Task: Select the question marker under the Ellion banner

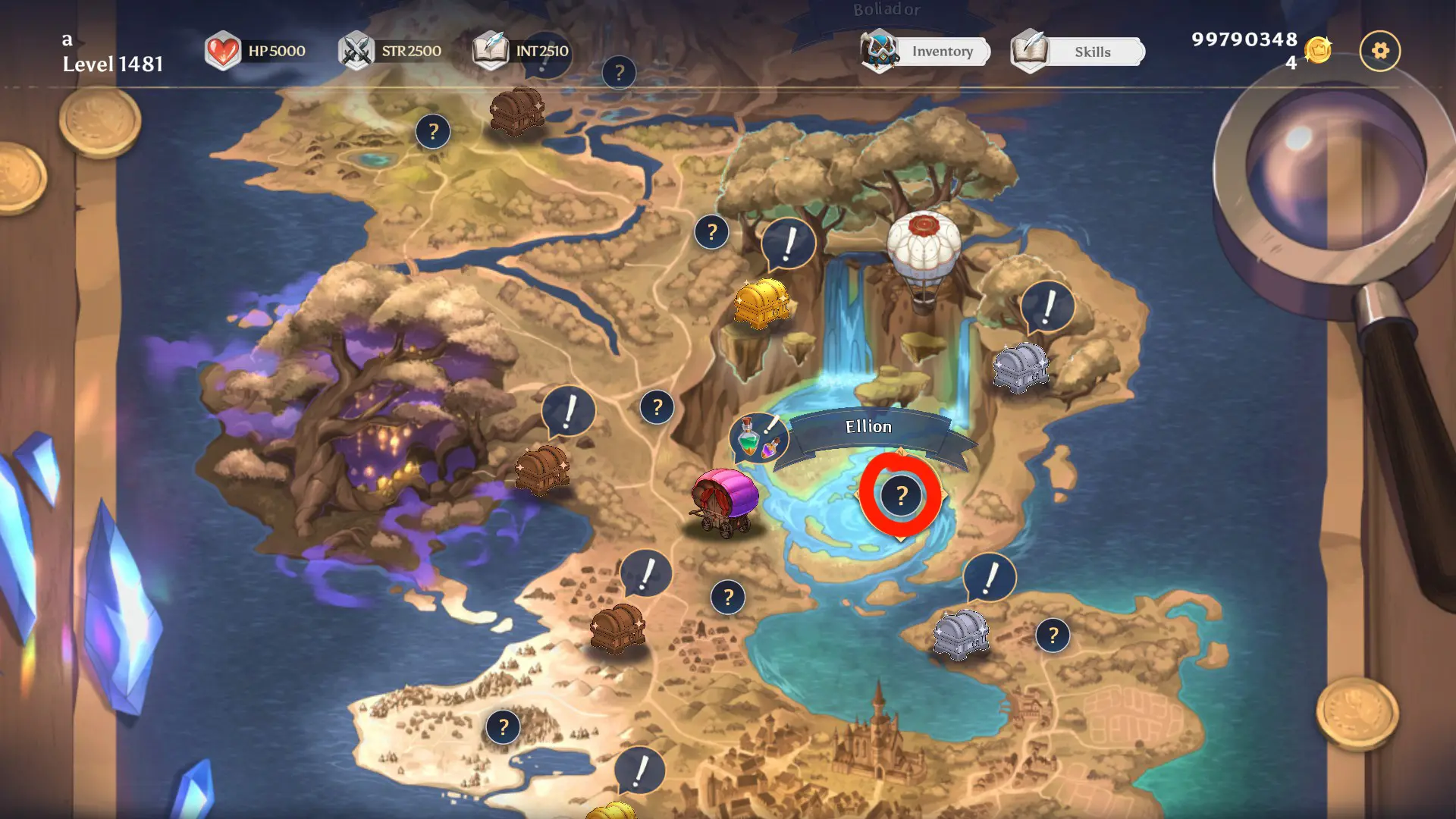Action: pos(901,495)
